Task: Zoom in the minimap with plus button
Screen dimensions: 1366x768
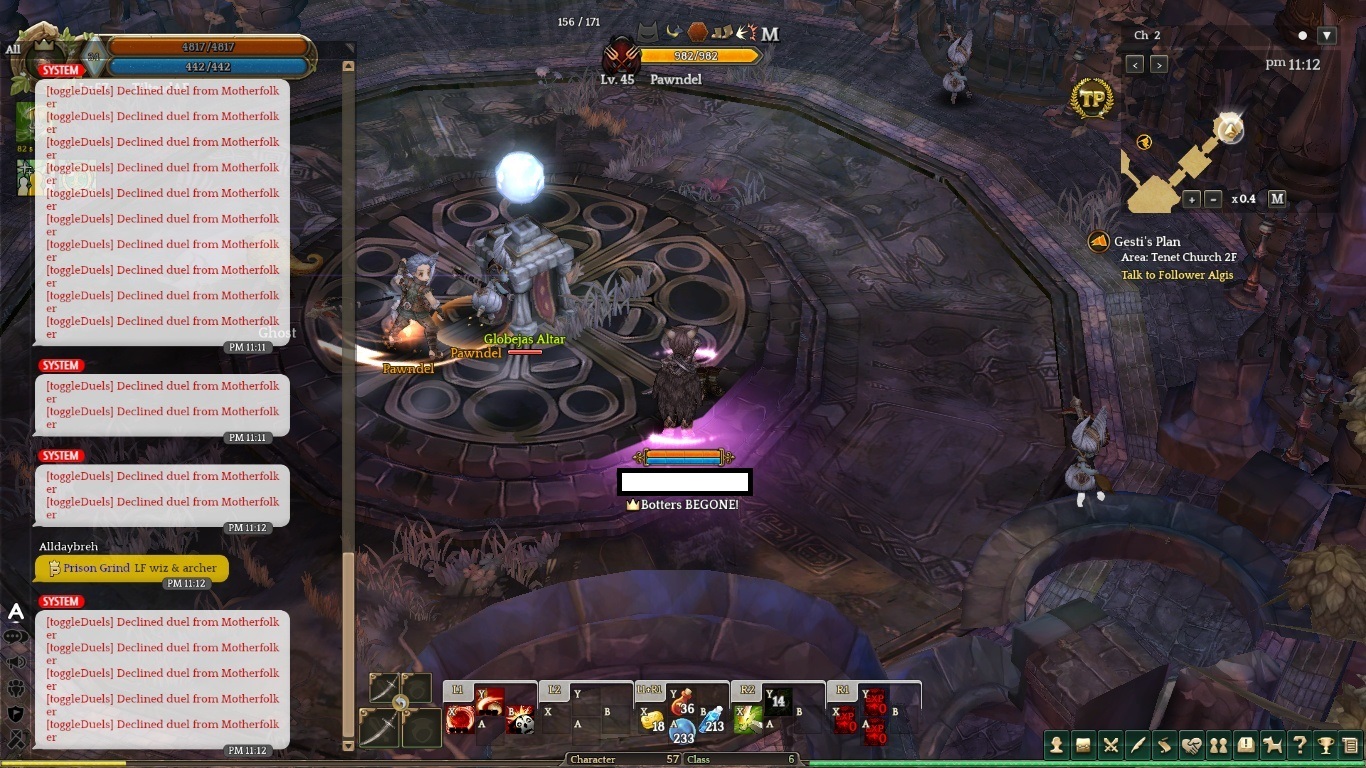Action: coord(1191,199)
